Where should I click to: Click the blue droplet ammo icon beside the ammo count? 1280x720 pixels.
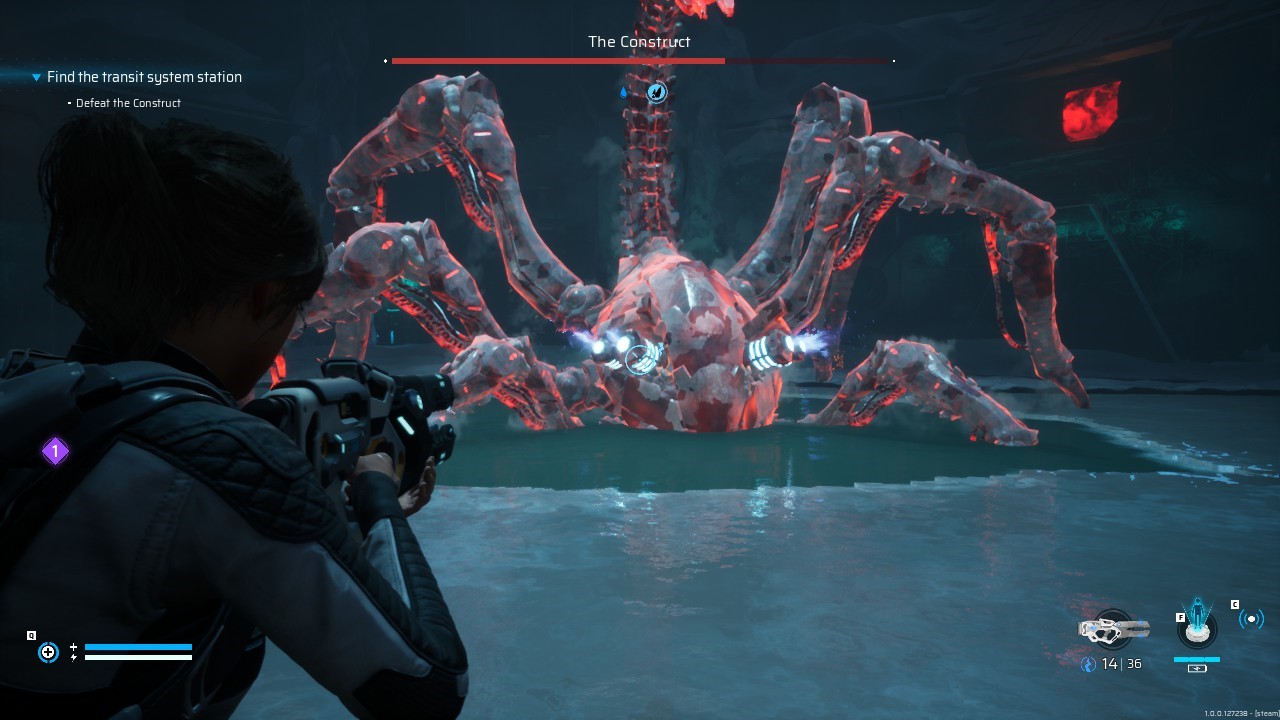1088,663
